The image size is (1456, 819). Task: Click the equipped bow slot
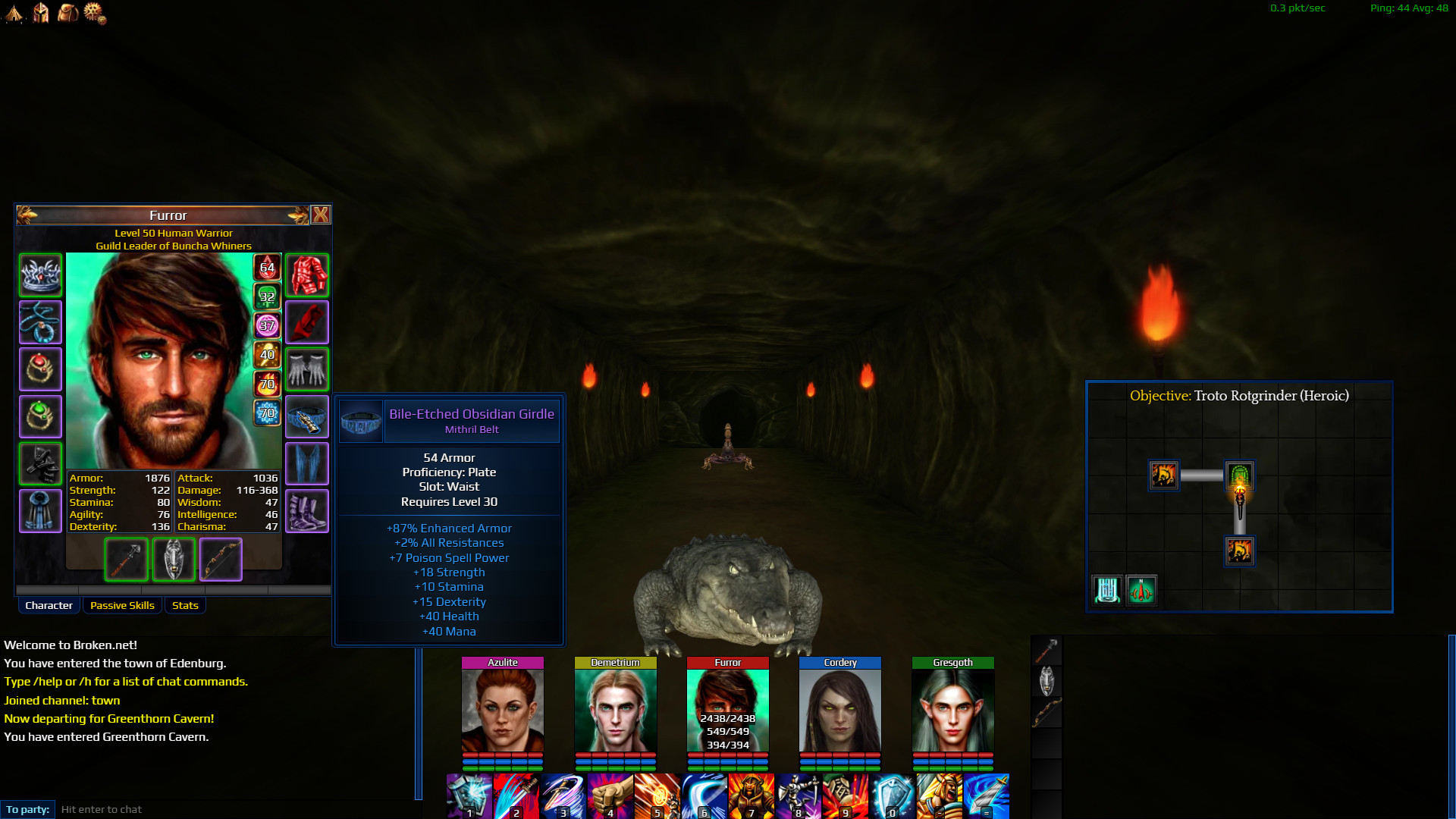221,559
